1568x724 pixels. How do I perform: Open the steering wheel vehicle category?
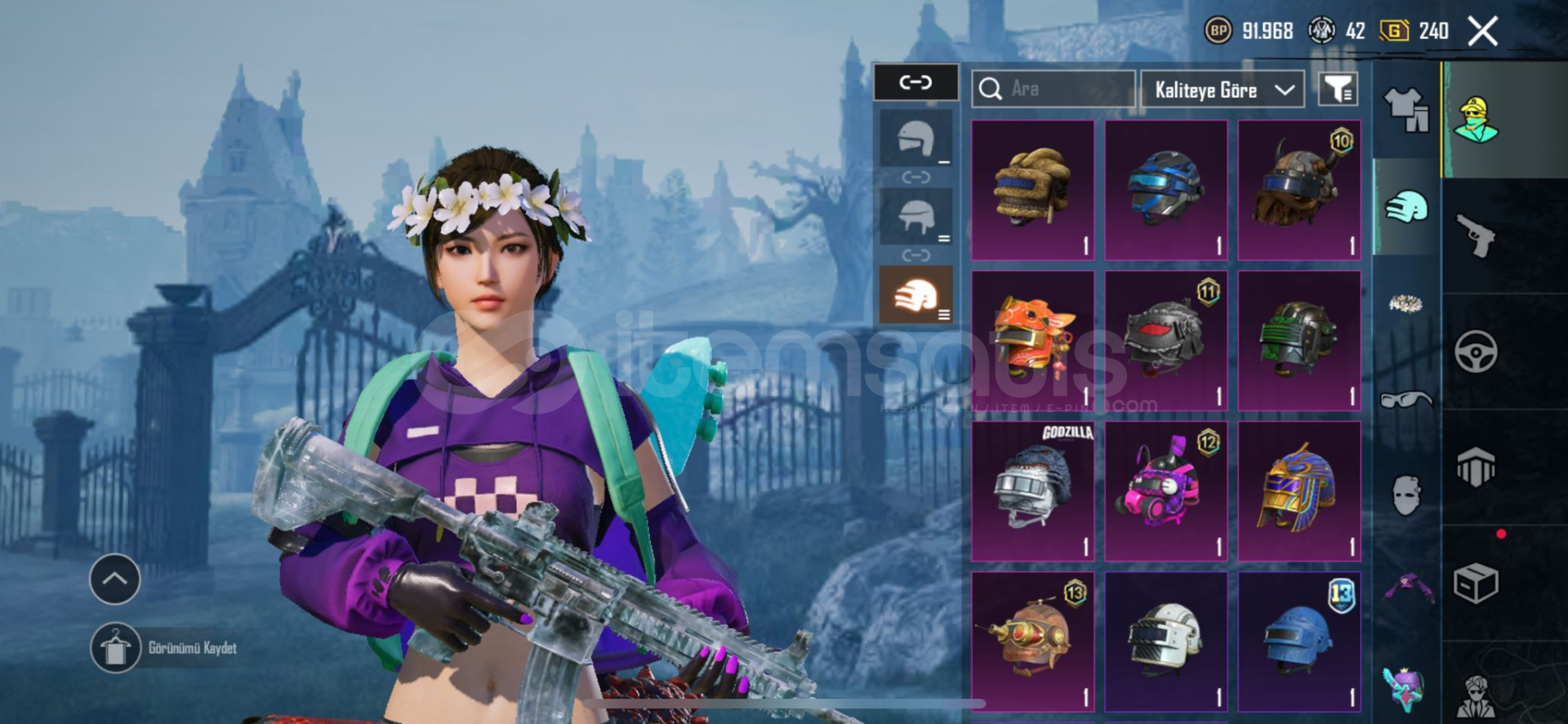coord(1476,352)
